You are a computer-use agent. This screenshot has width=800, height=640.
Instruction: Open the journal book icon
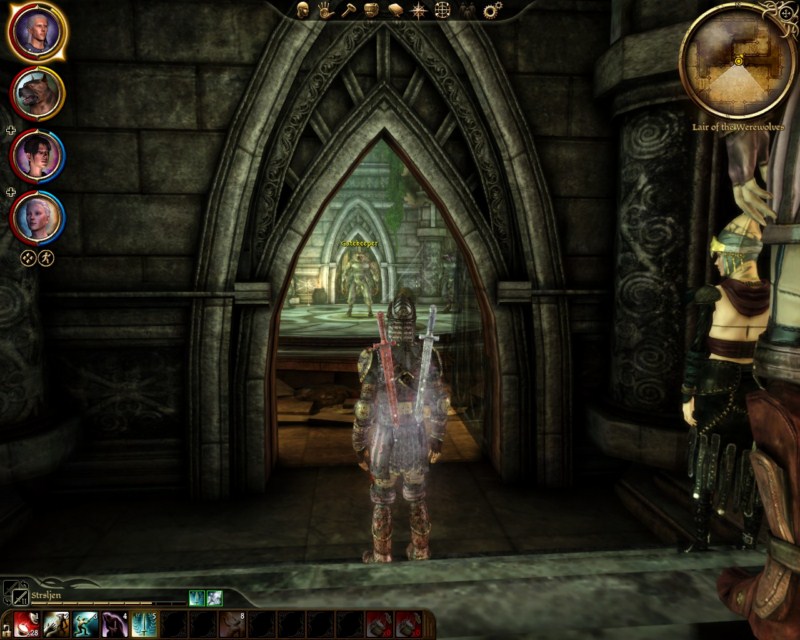tap(394, 10)
